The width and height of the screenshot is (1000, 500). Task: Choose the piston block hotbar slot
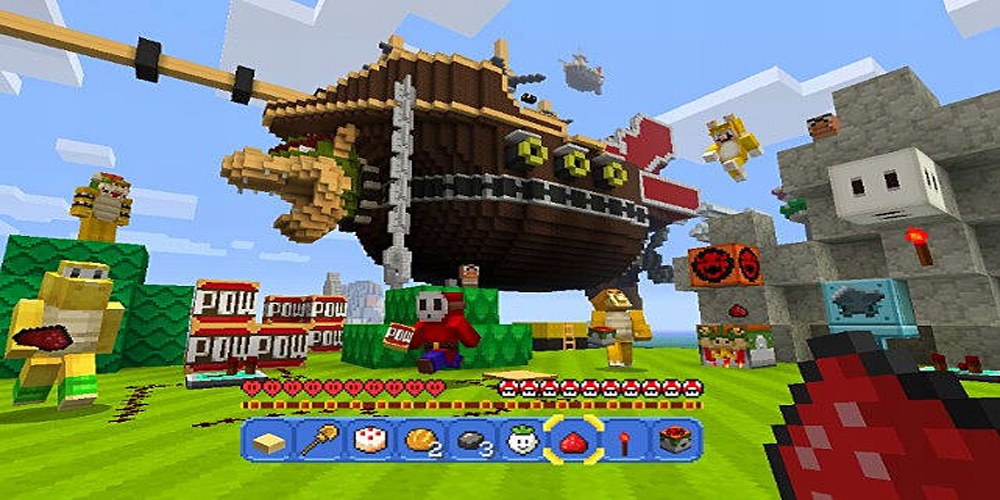coord(675,440)
